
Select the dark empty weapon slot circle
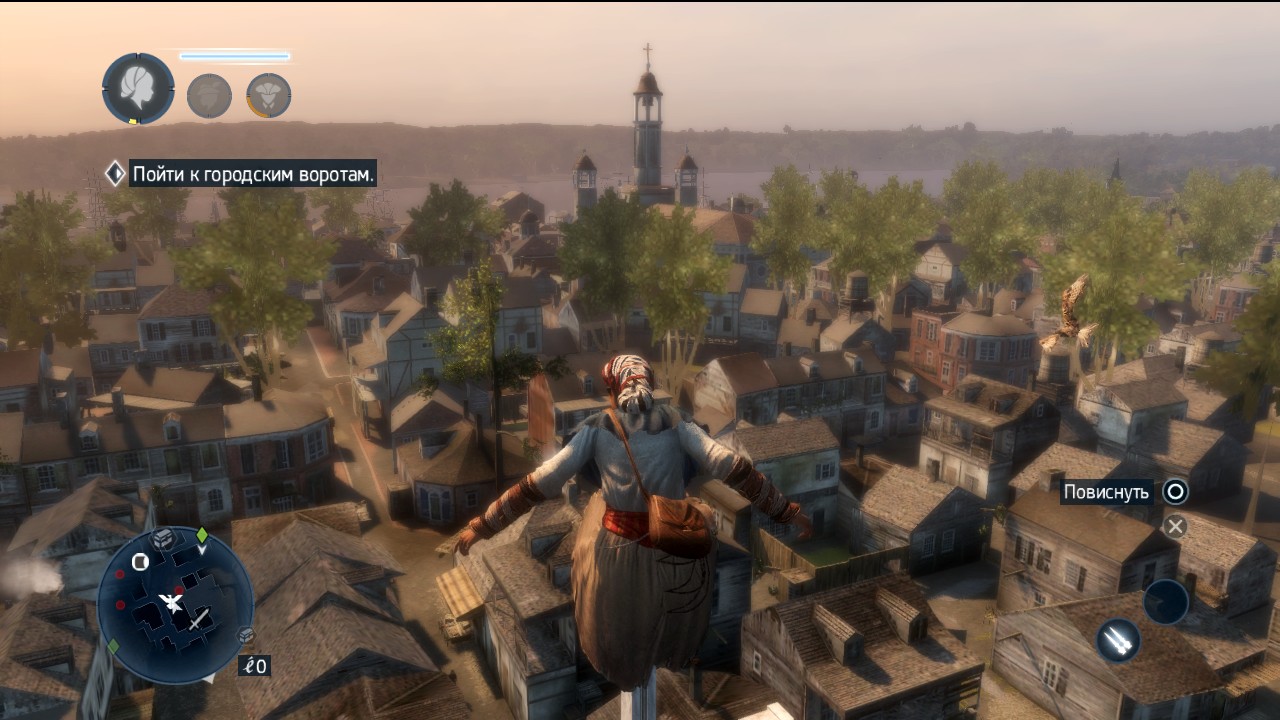click(x=1166, y=602)
